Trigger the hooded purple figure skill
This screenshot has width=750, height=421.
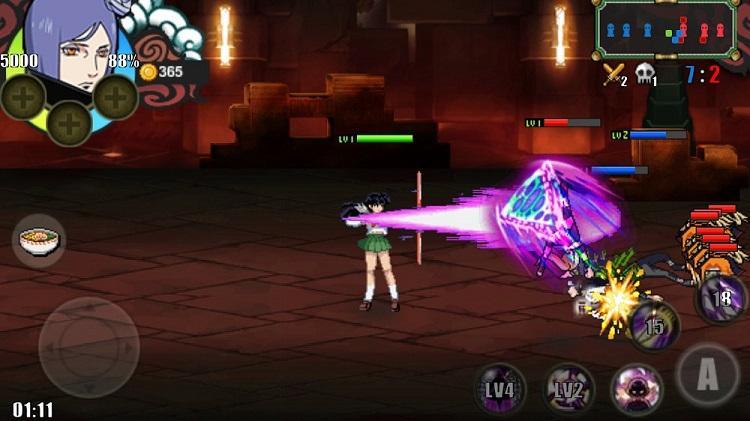pyautogui.click(x=637, y=388)
